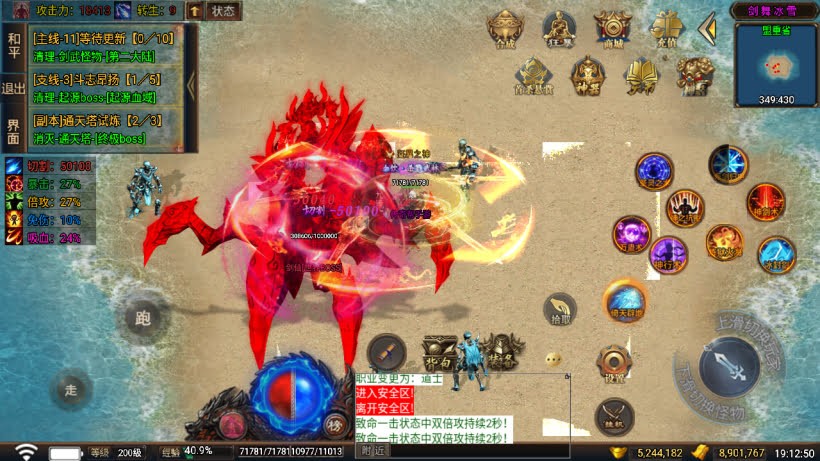The height and width of the screenshot is (461, 820).
Task: Open the 设置 settings gear
Action: (x=614, y=365)
